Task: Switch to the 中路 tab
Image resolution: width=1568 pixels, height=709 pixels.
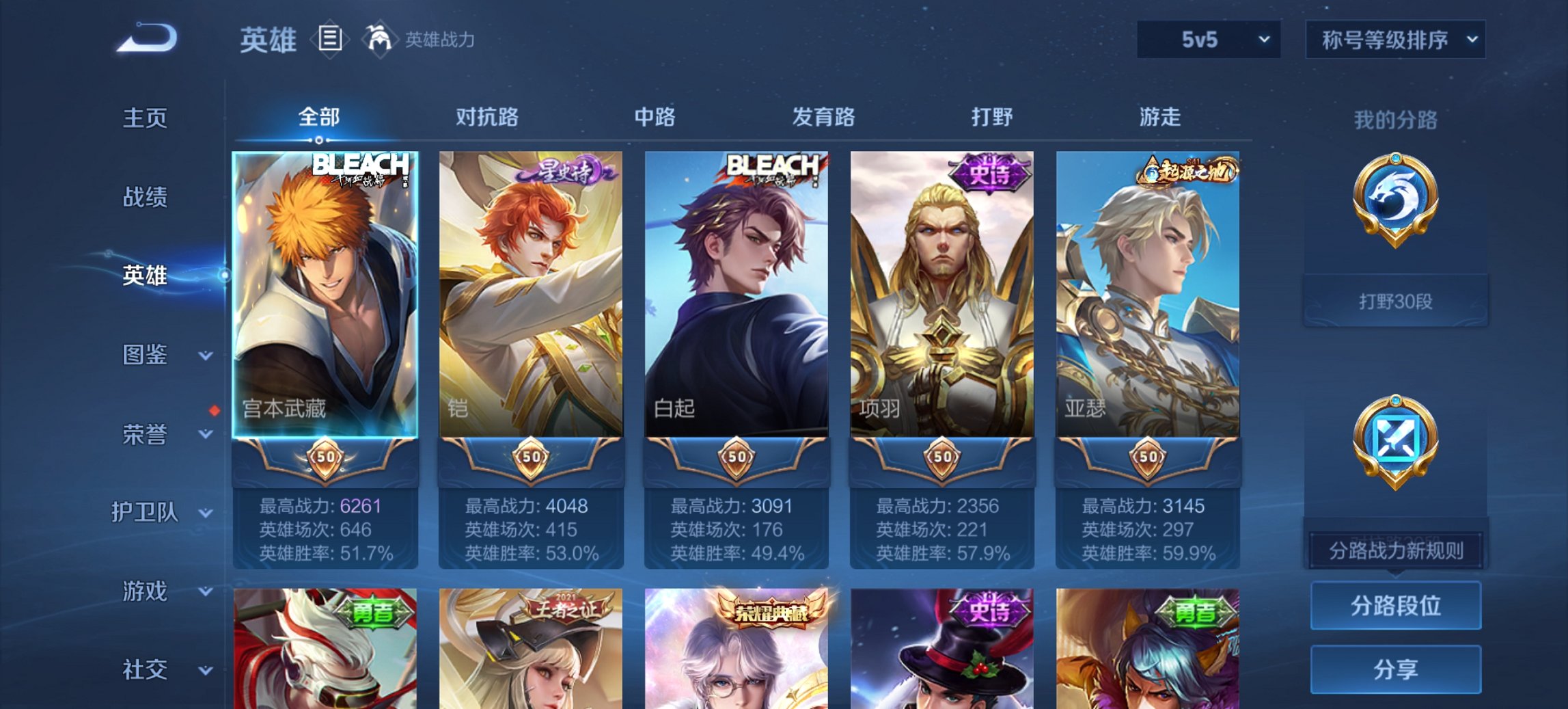Action: pyautogui.click(x=653, y=117)
